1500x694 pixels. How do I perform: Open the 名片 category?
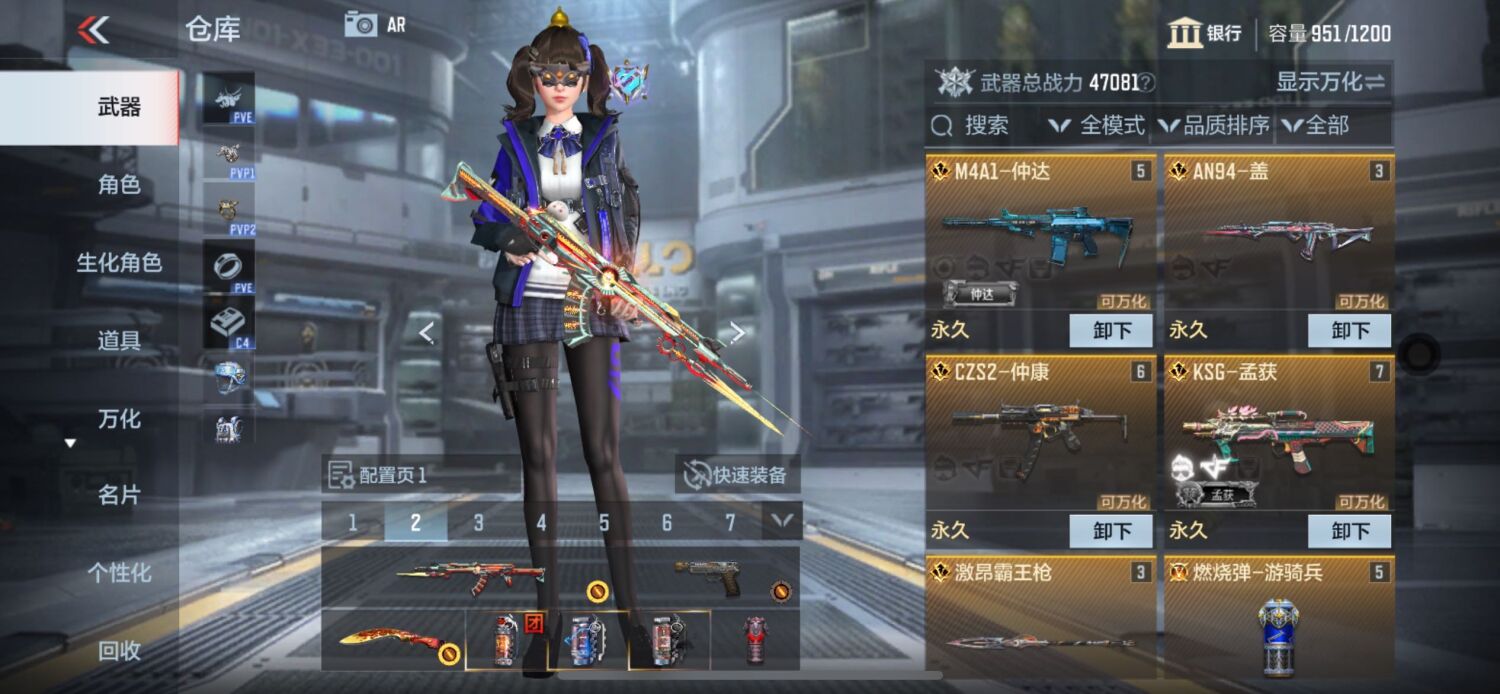[x=118, y=495]
